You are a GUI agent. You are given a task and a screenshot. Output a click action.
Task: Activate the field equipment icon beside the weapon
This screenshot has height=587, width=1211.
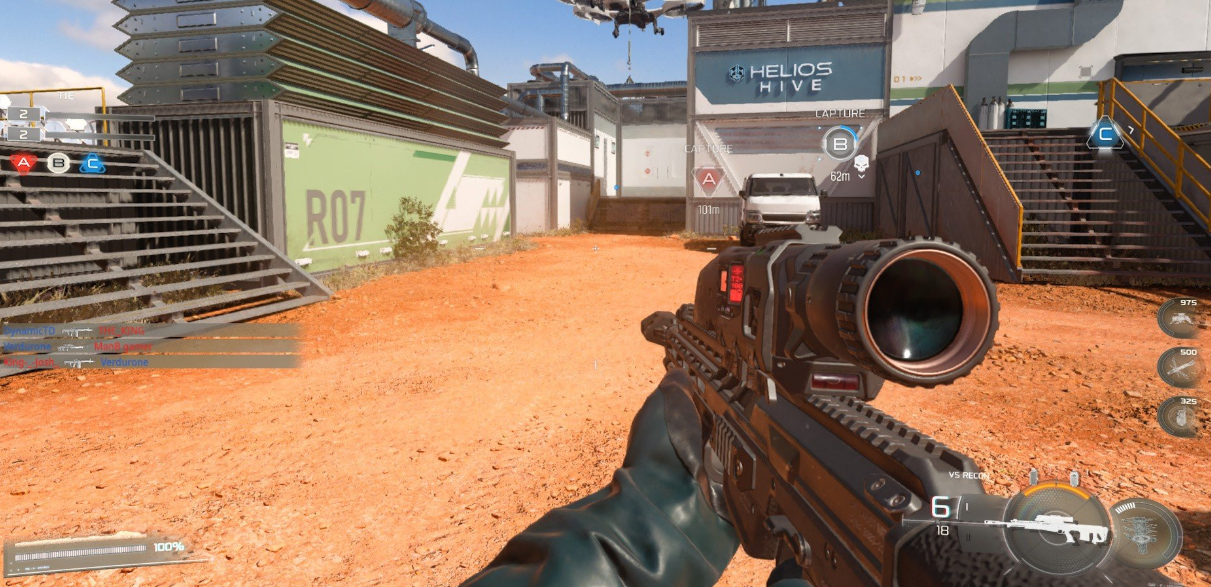coord(1146,532)
